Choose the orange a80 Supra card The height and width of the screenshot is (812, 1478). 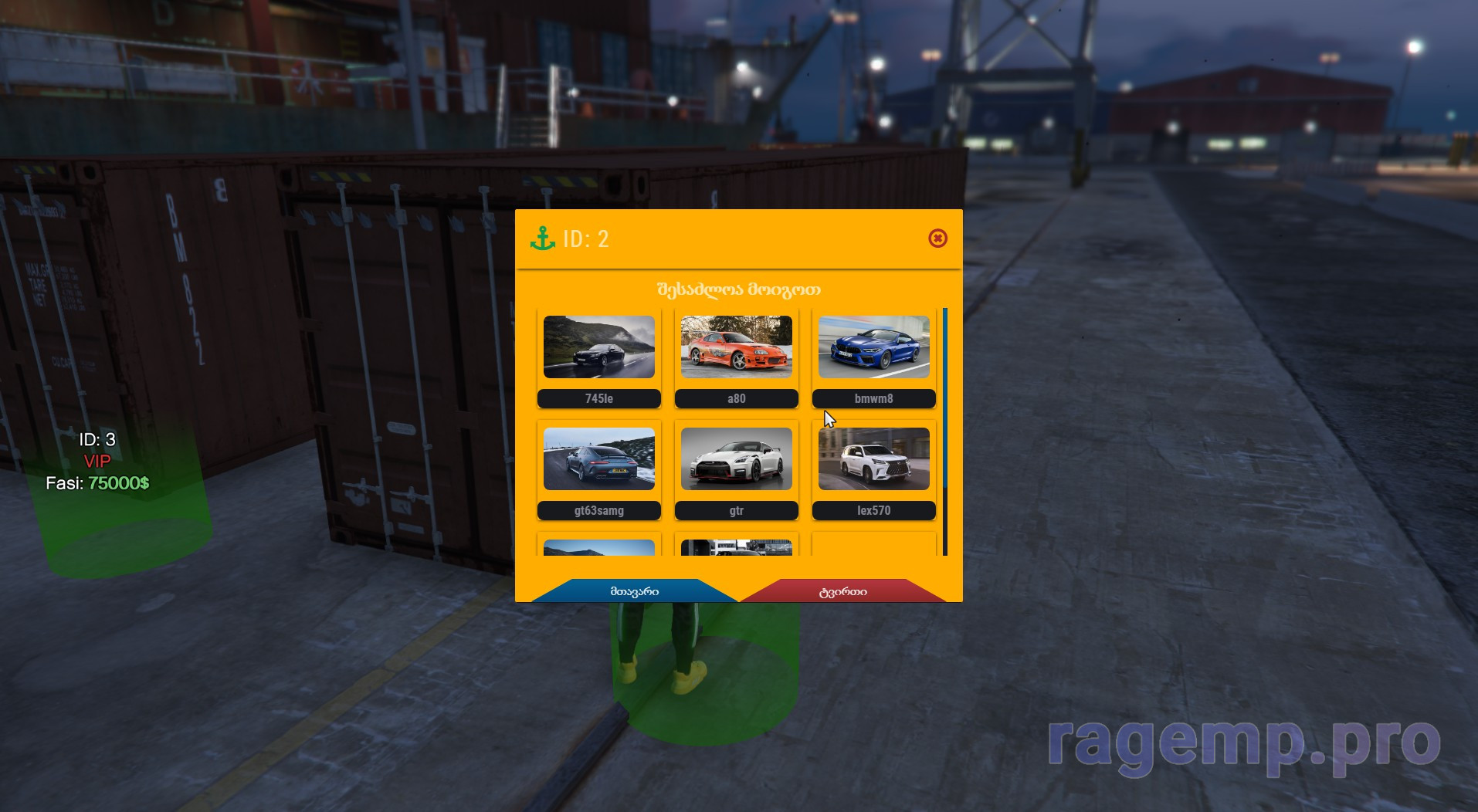[736, 347]
